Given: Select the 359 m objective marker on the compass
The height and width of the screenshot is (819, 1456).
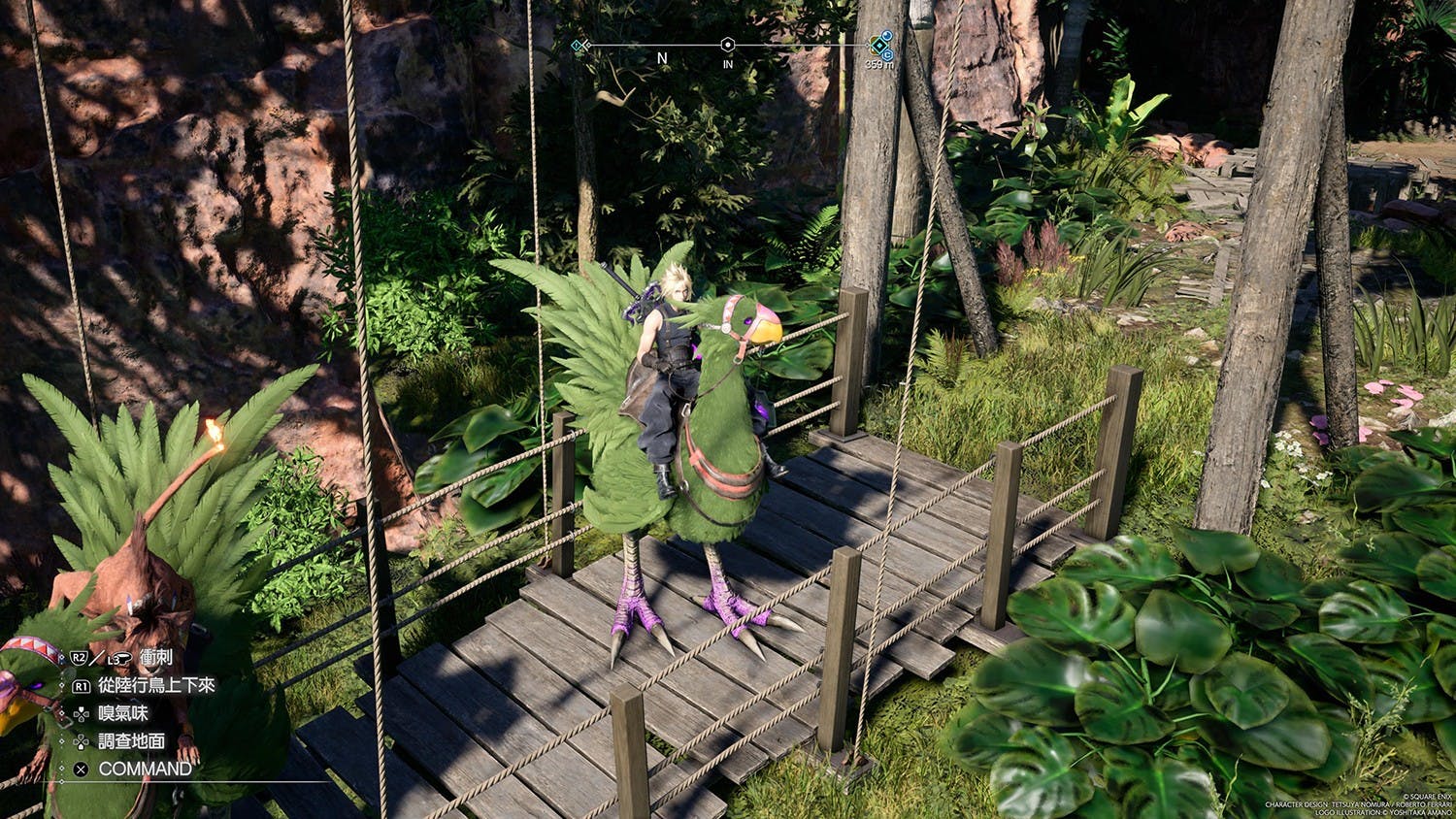Looking at the screenshot, I should [x=879, y=45].
